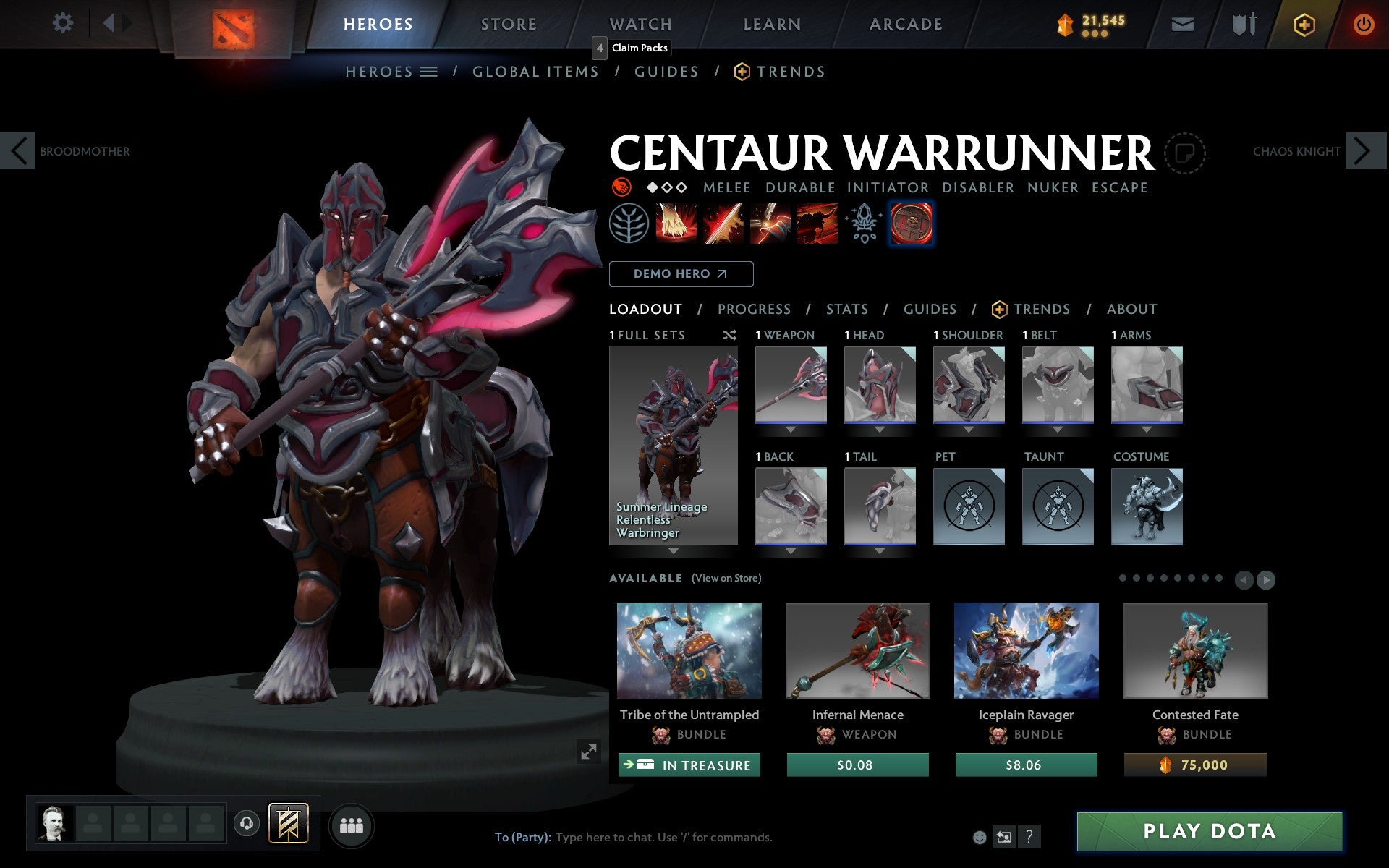View the Stampede ultimate ability icon
The height and width of the screenshot is (868, 1389).
(x=818, y=224)
